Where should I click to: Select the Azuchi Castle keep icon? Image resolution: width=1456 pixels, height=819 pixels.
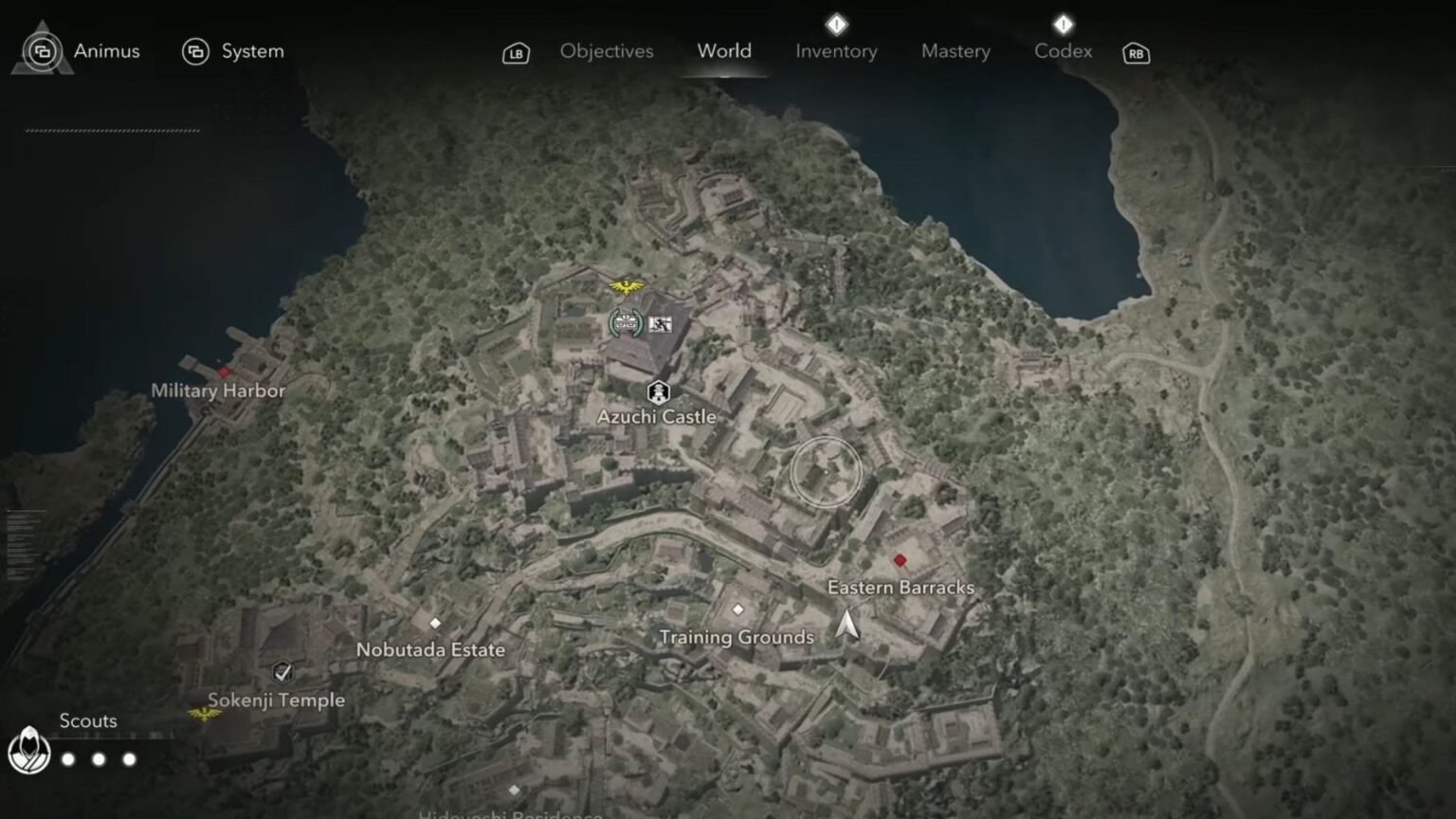(658, 391)
